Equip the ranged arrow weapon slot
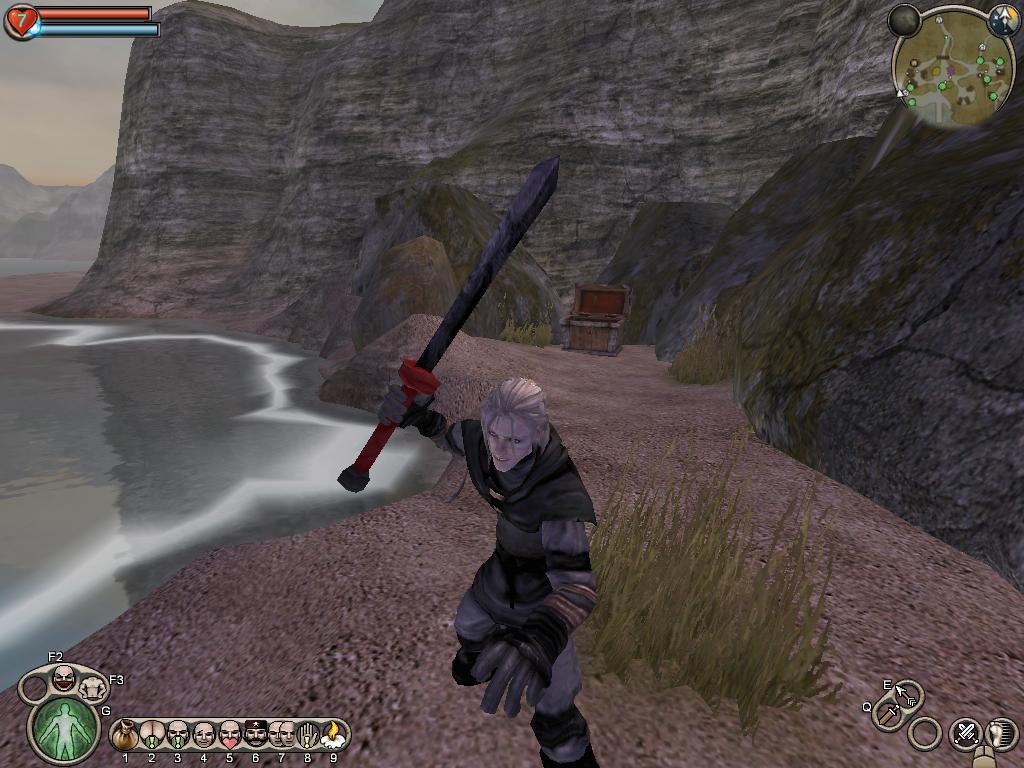This screenshot has width=1024, height=768. [906, 692]
